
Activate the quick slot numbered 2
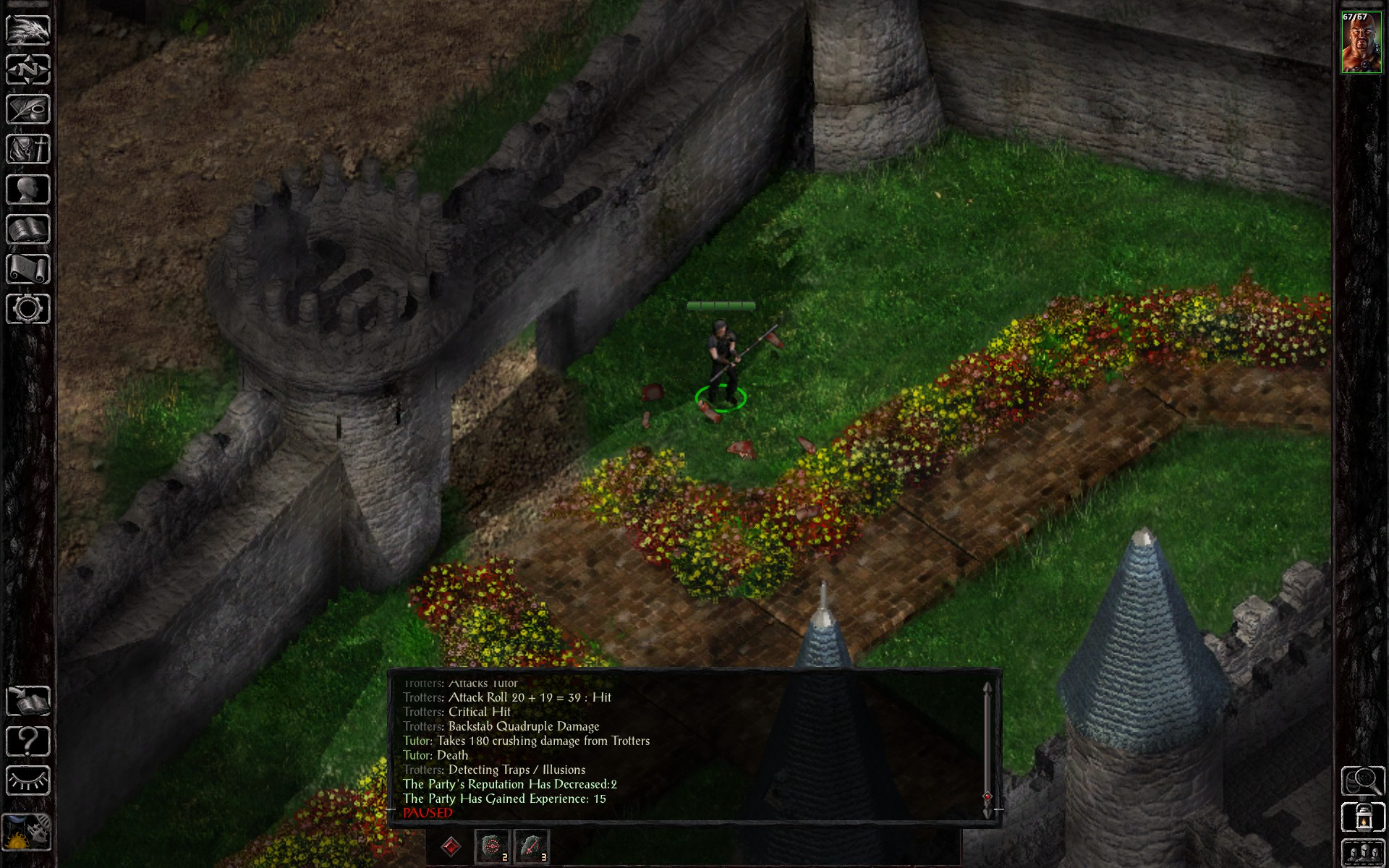coord(492,846)
